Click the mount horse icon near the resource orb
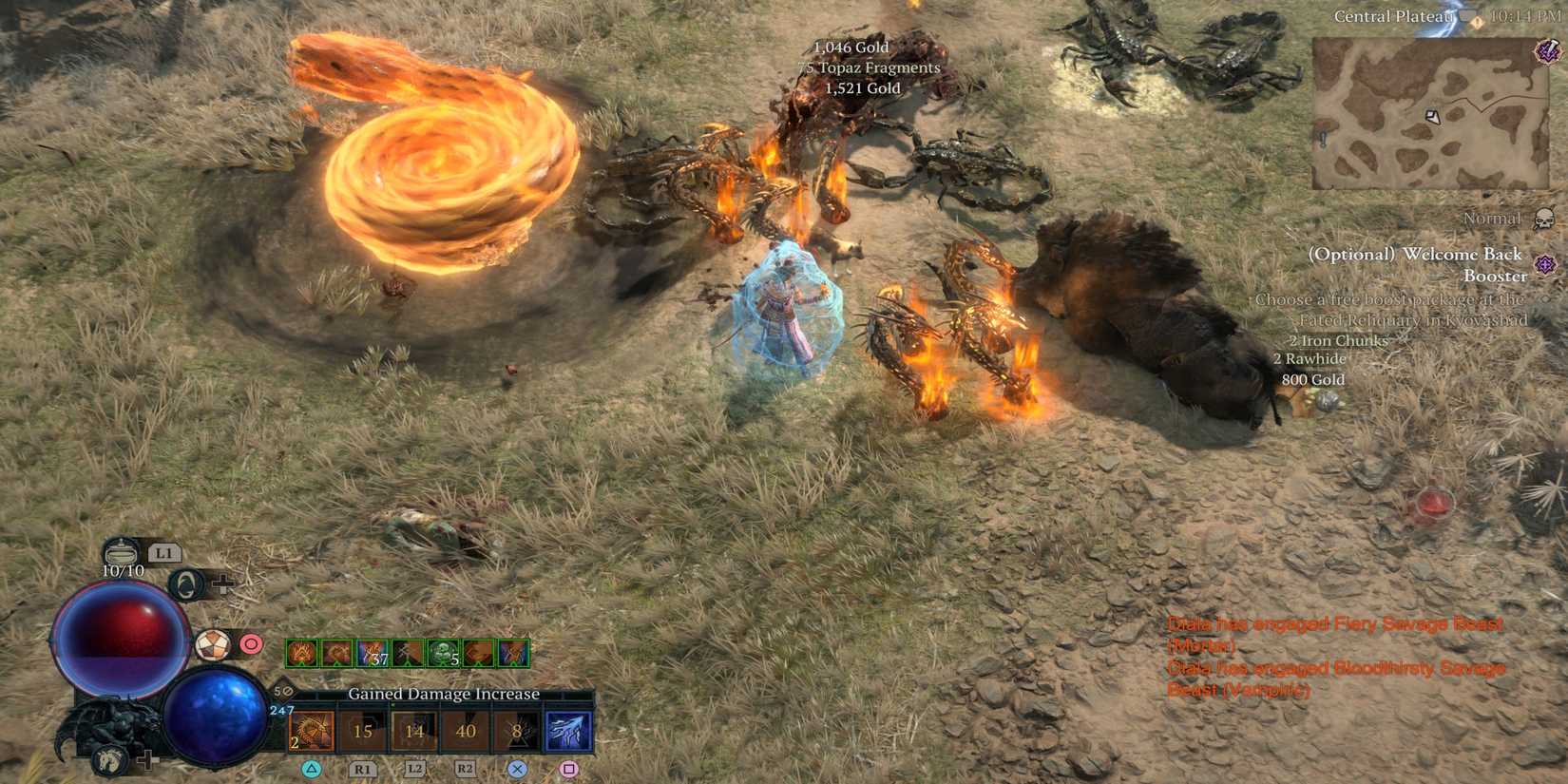1568x784 pixels. 110,759
